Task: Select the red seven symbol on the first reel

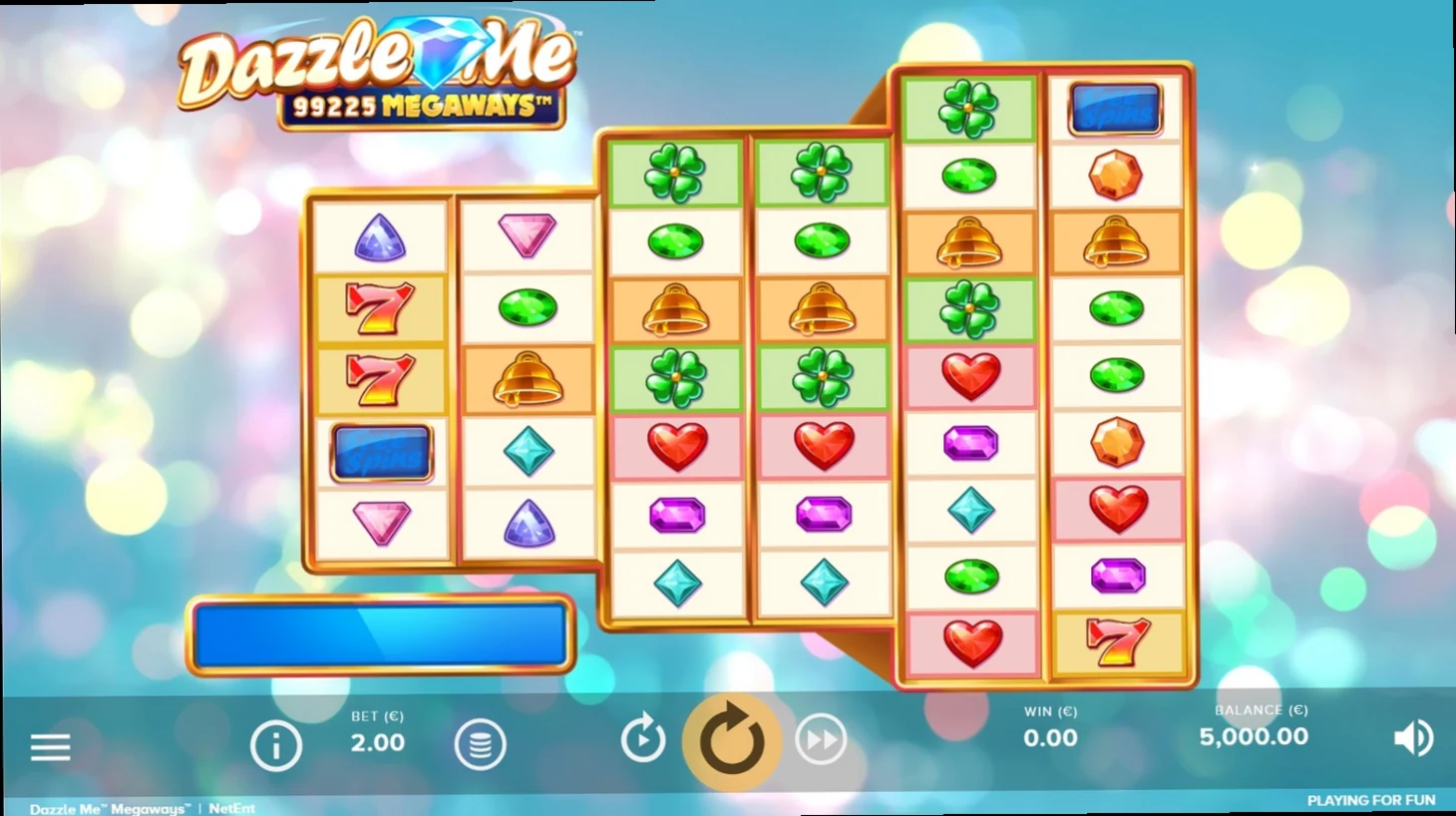Action: 381,309
